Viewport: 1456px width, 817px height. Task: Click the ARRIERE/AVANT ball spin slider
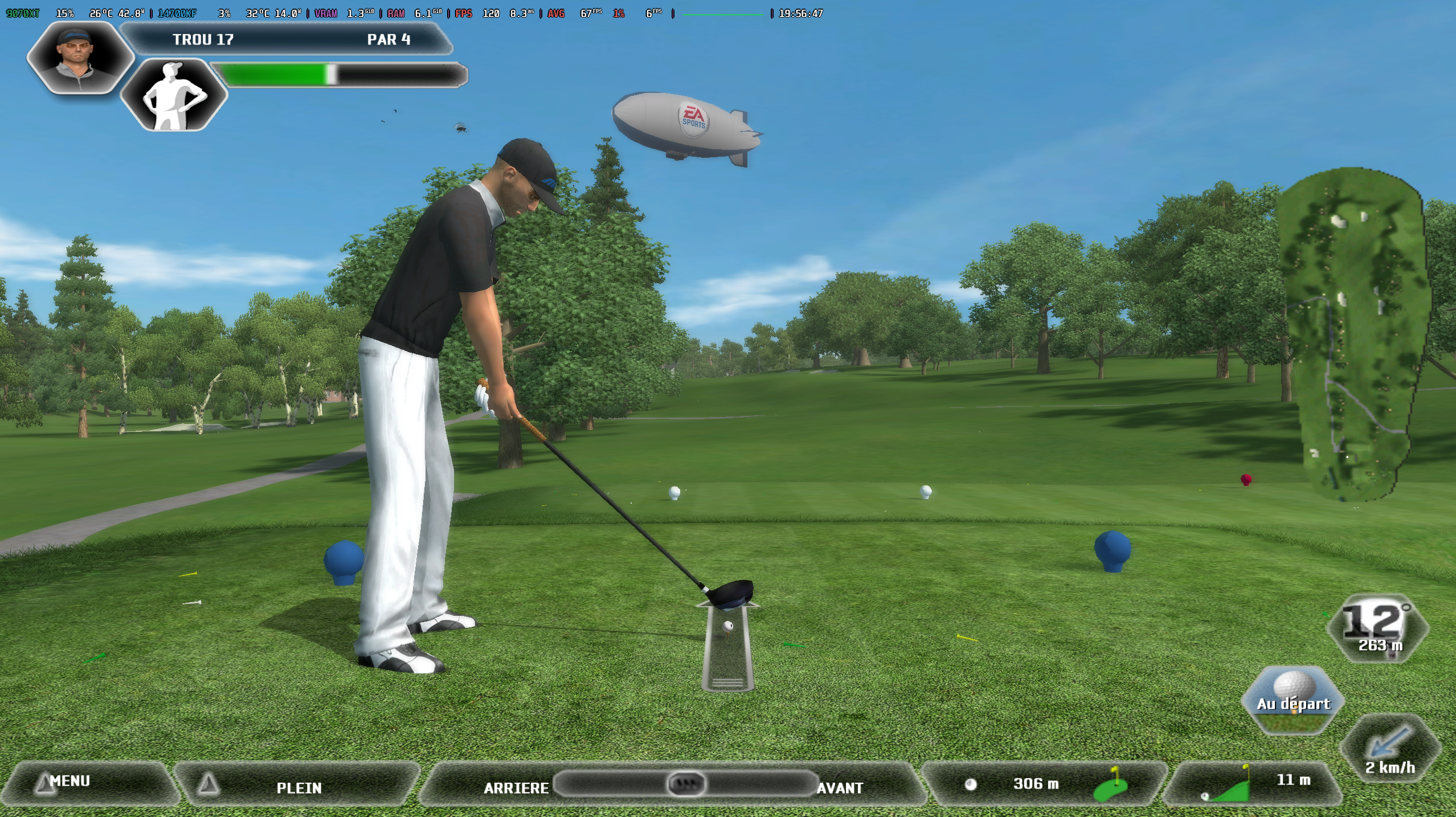click(x=685, y=784)
